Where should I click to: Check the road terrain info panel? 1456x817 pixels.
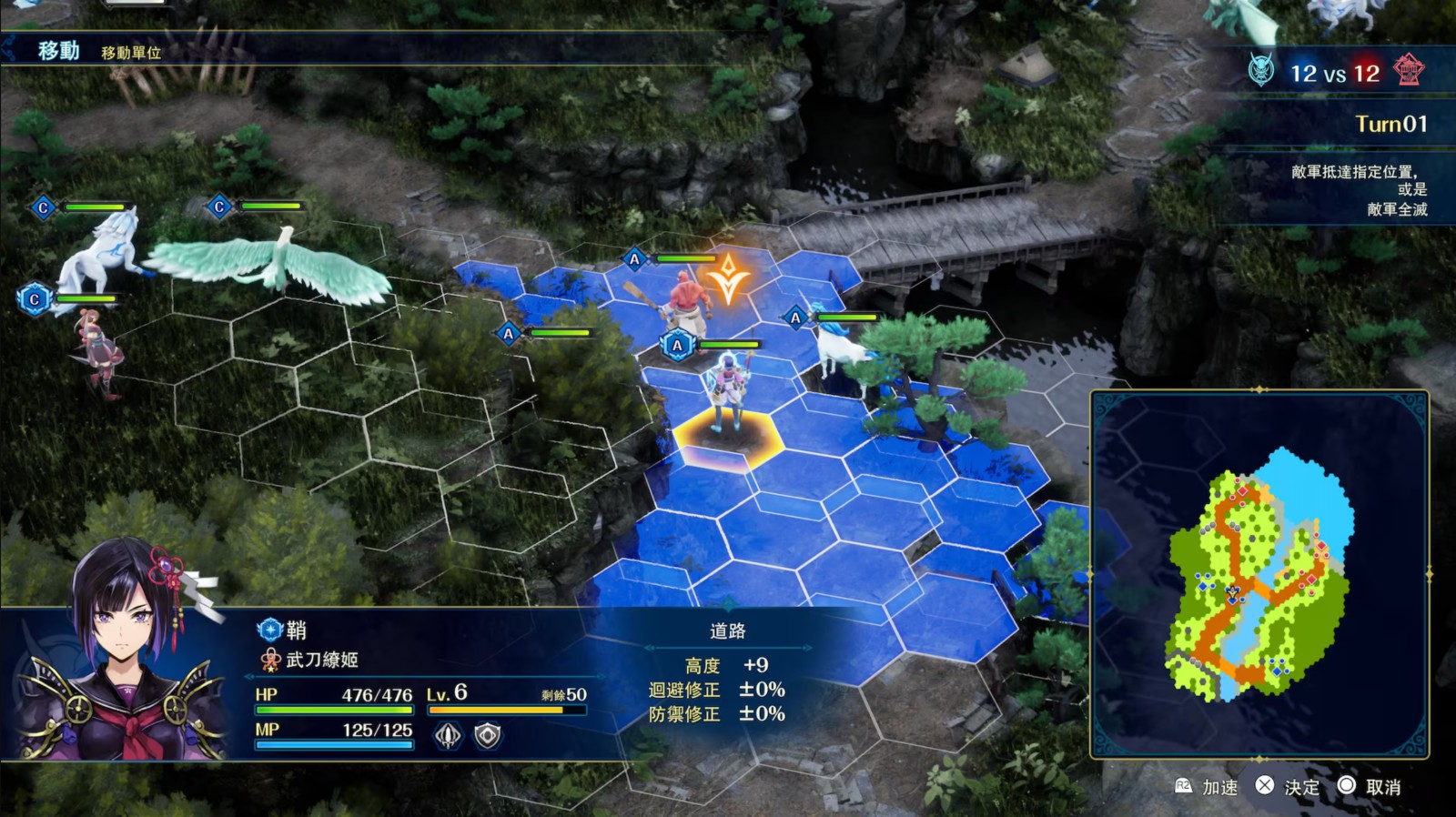728,673
